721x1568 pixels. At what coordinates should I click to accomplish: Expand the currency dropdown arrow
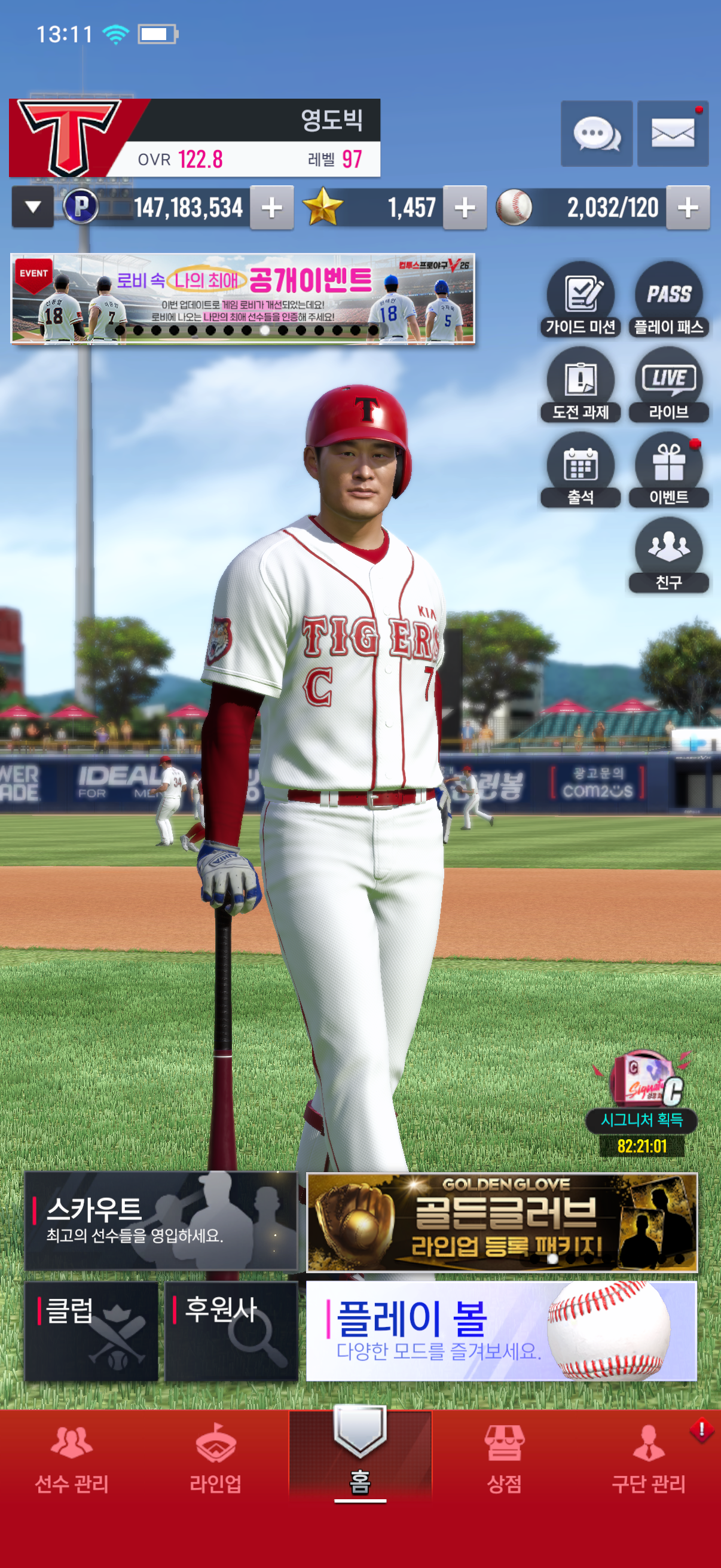[x=33, y=208]
